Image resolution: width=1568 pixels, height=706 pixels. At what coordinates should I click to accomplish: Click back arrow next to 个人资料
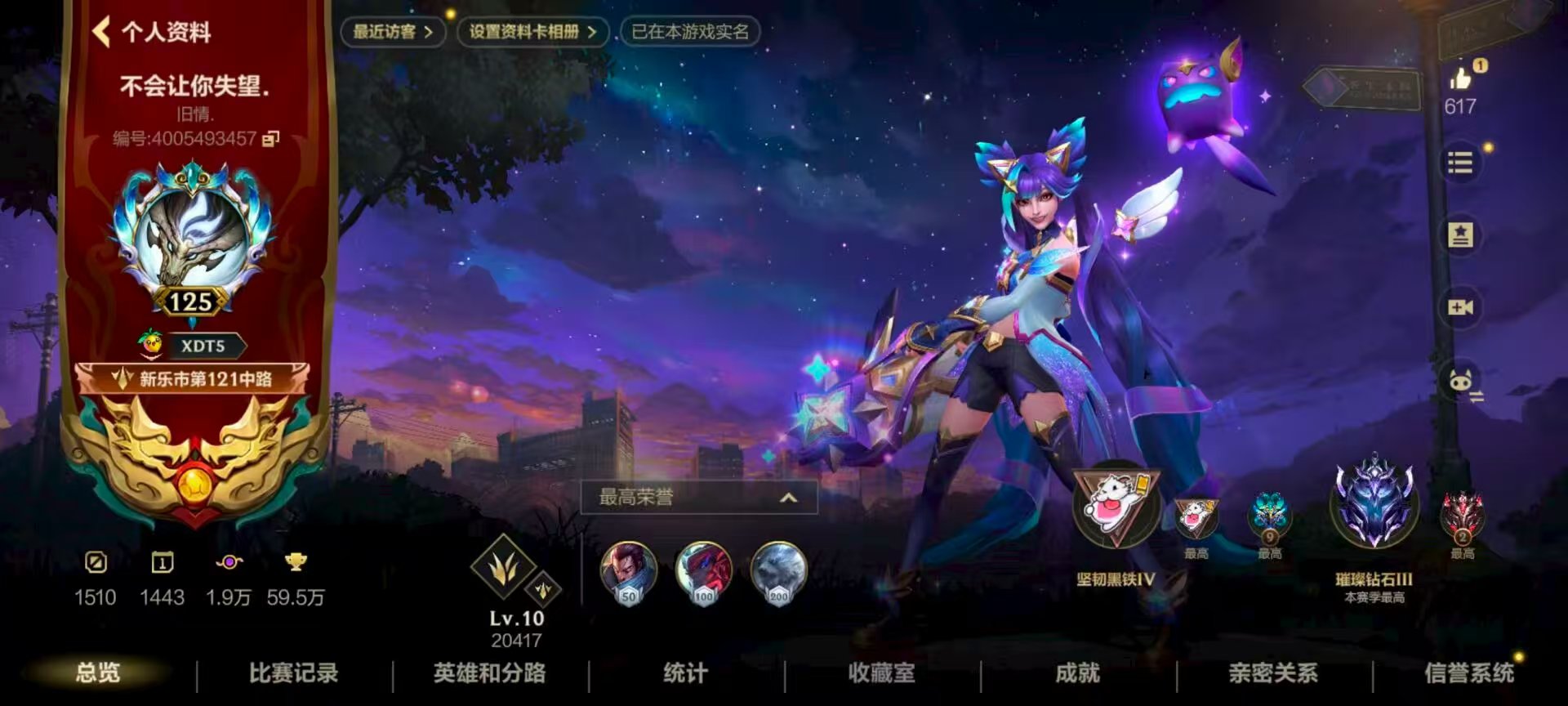[x=101, y=33]
